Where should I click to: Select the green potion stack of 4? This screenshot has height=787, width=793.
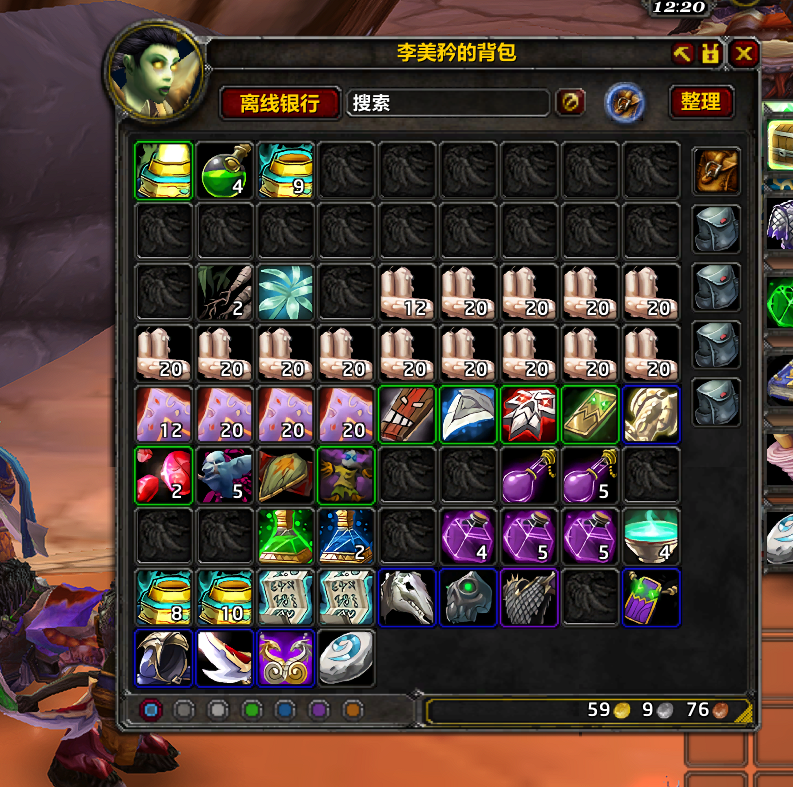[x=225, y=170]
